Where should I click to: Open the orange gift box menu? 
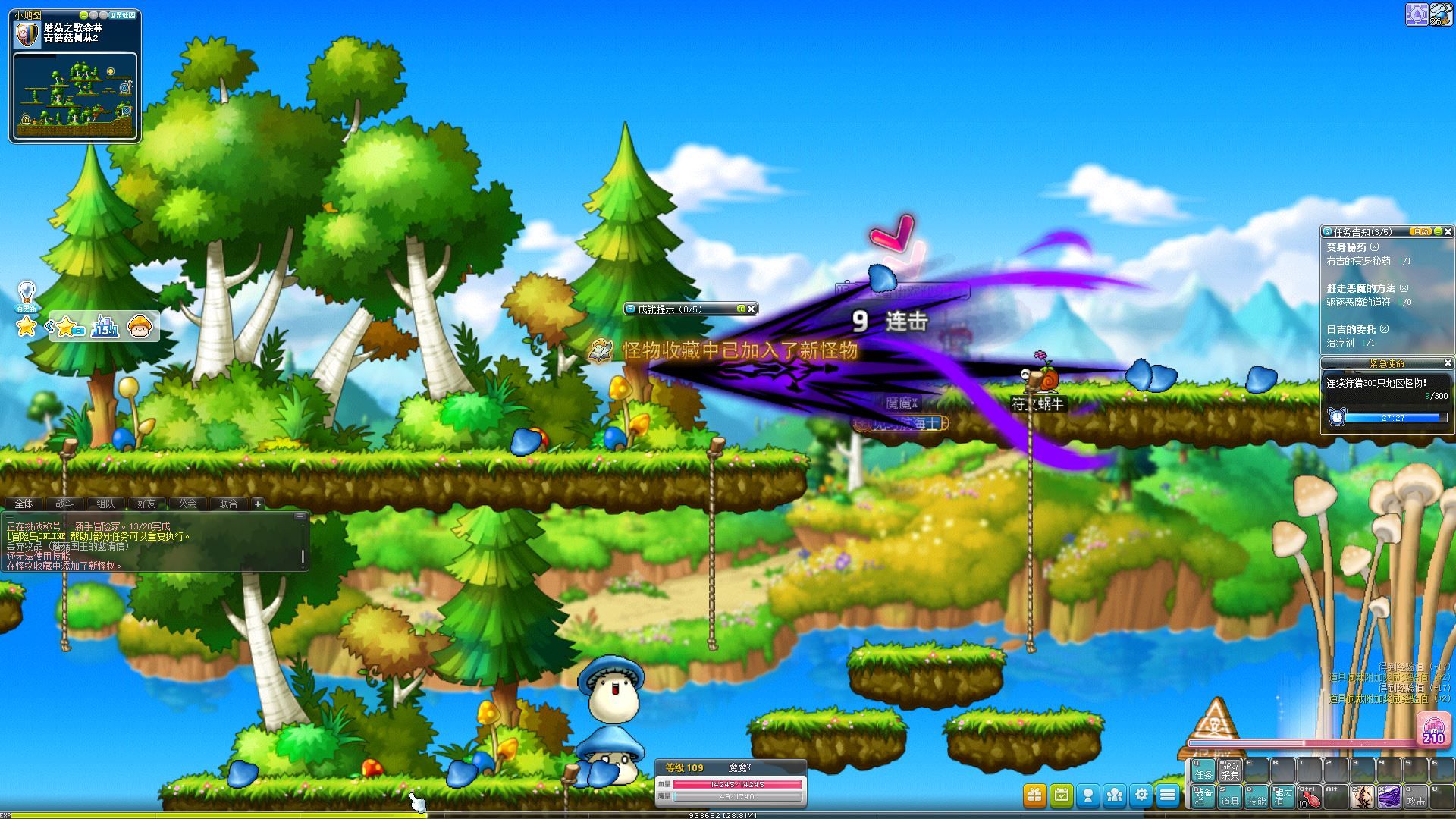click(1034, 795)
